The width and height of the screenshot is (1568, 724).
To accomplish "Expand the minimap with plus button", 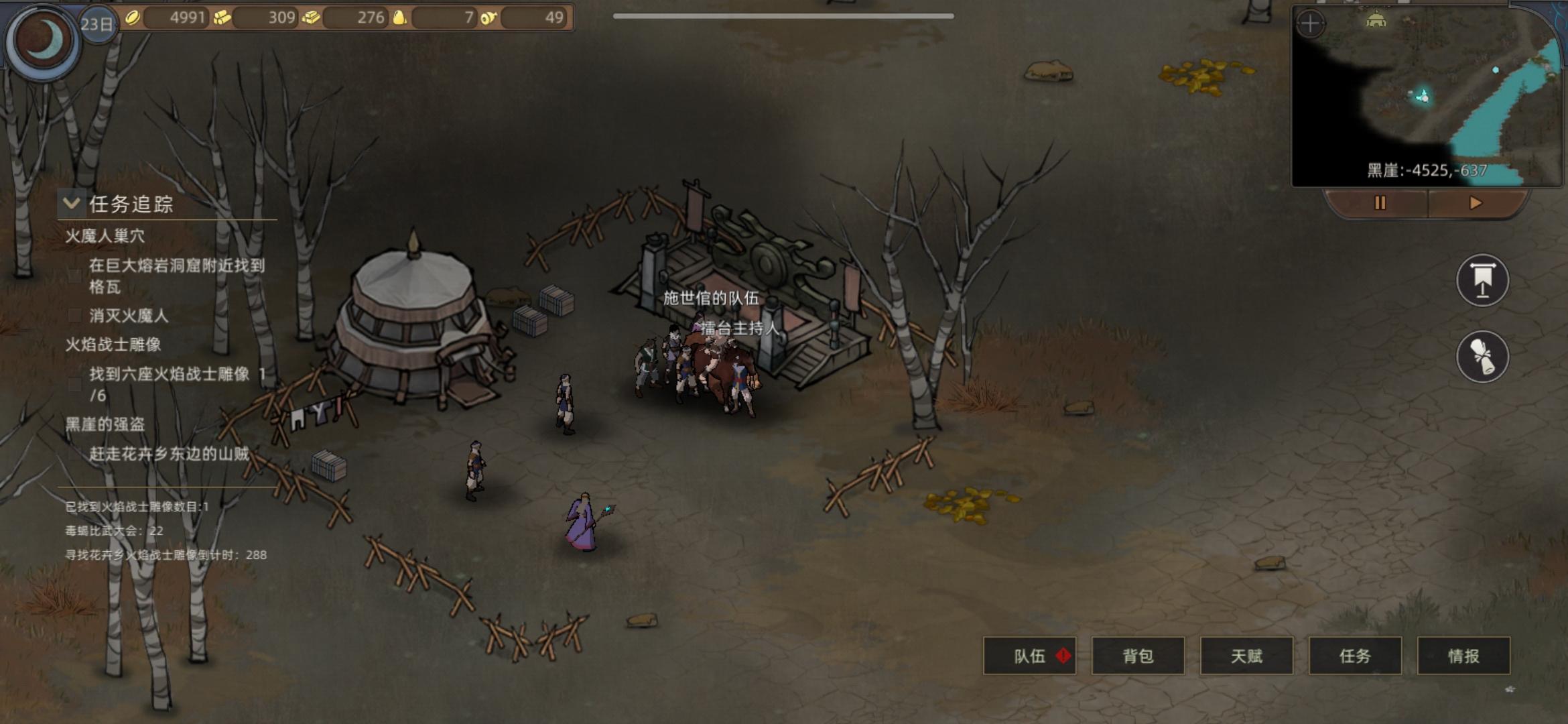I will pos(1310,25).
